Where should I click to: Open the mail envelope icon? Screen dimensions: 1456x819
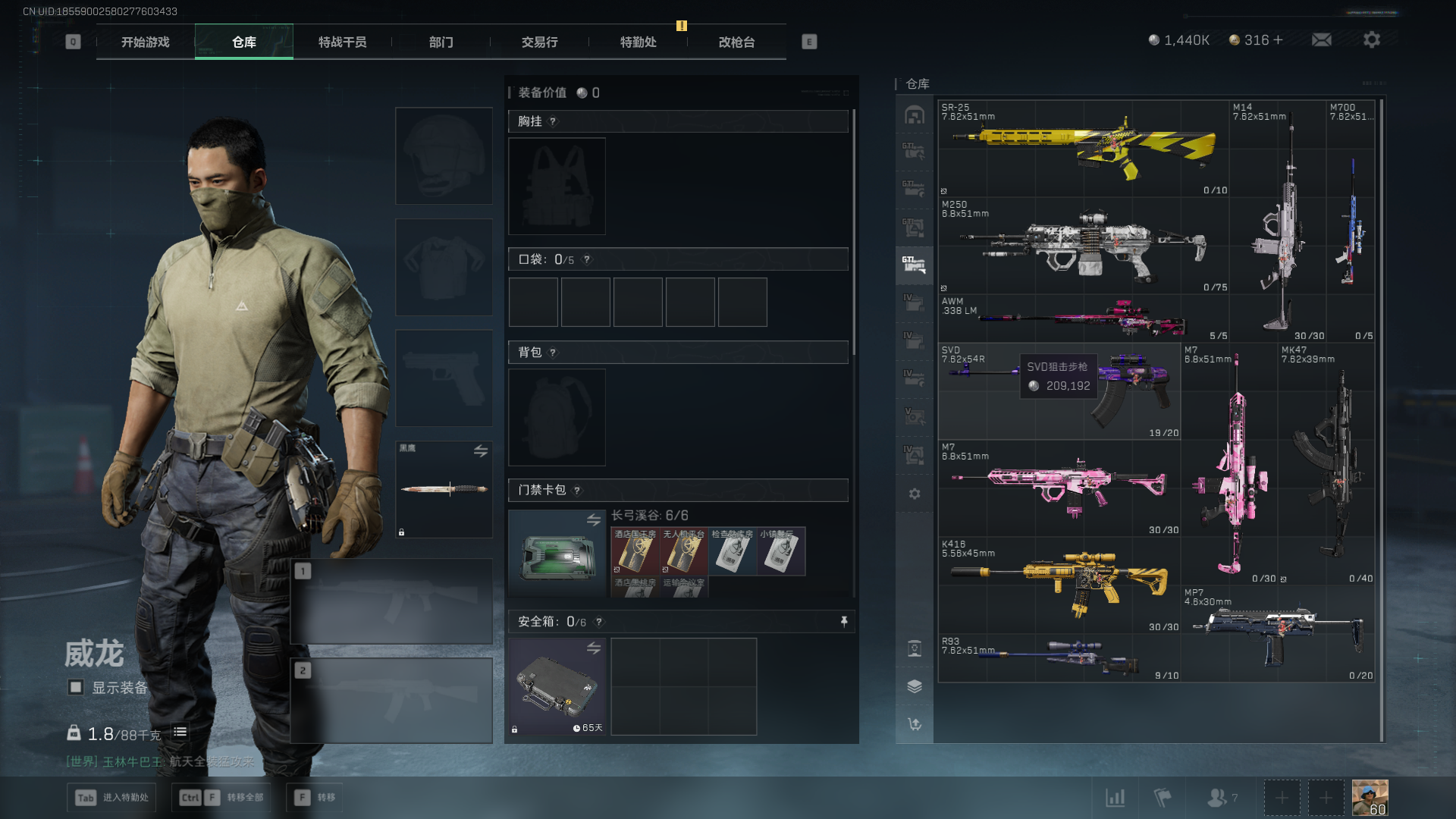click(x=1322, y=40)
